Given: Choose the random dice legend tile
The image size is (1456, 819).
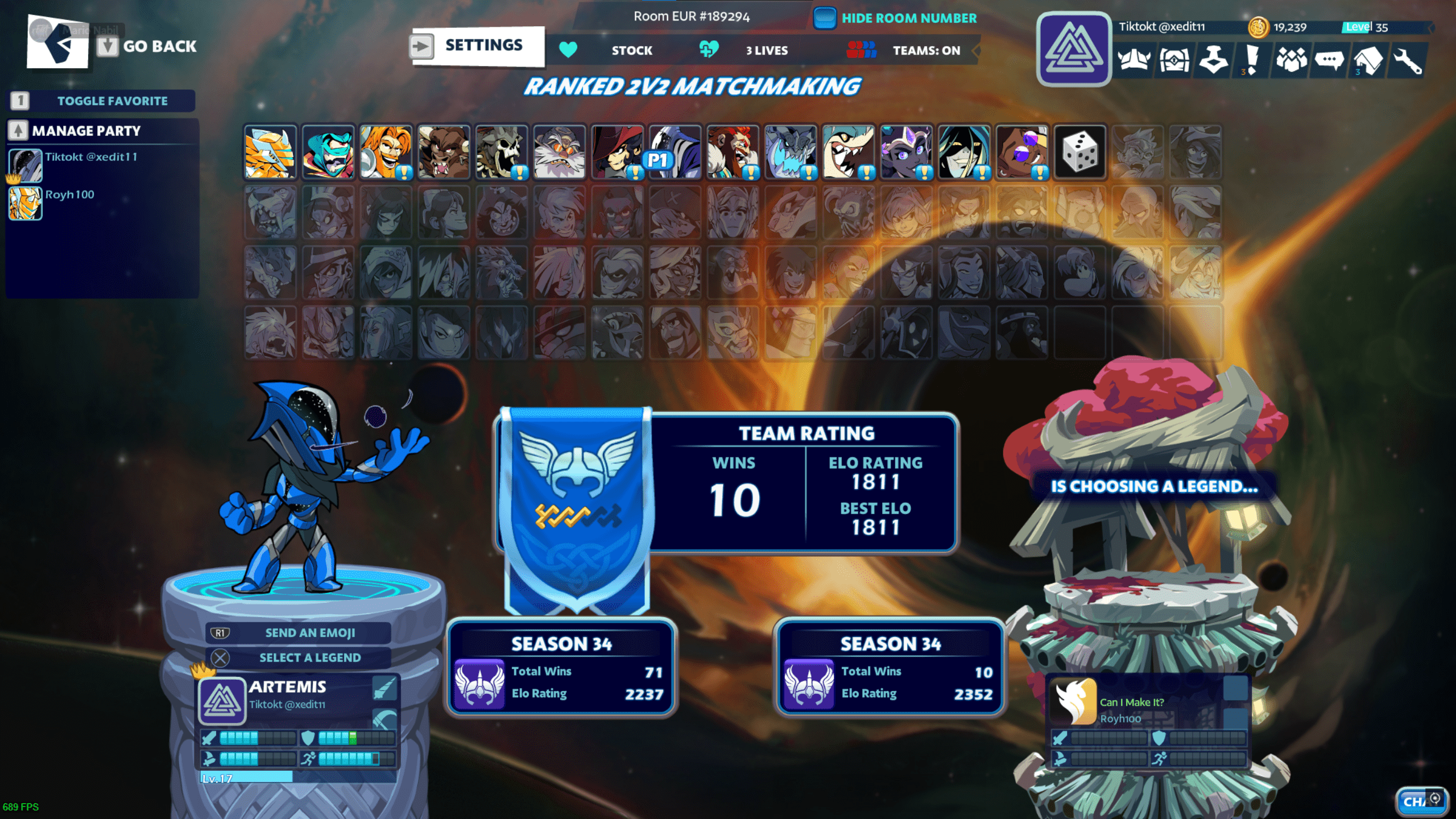Looking at the screenshot, I should 1079,152.
